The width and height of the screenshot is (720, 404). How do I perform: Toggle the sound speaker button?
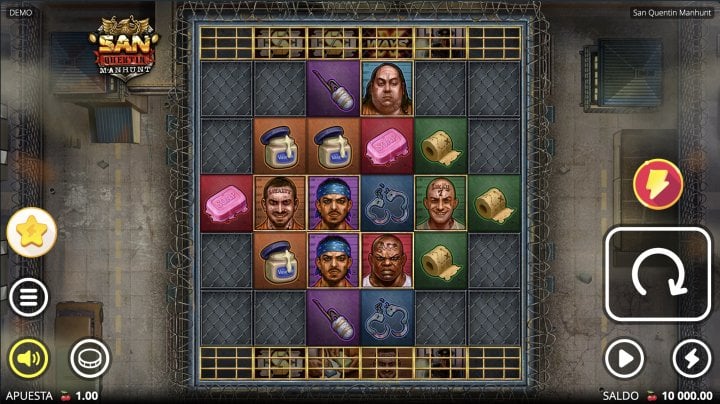(30, 358)
